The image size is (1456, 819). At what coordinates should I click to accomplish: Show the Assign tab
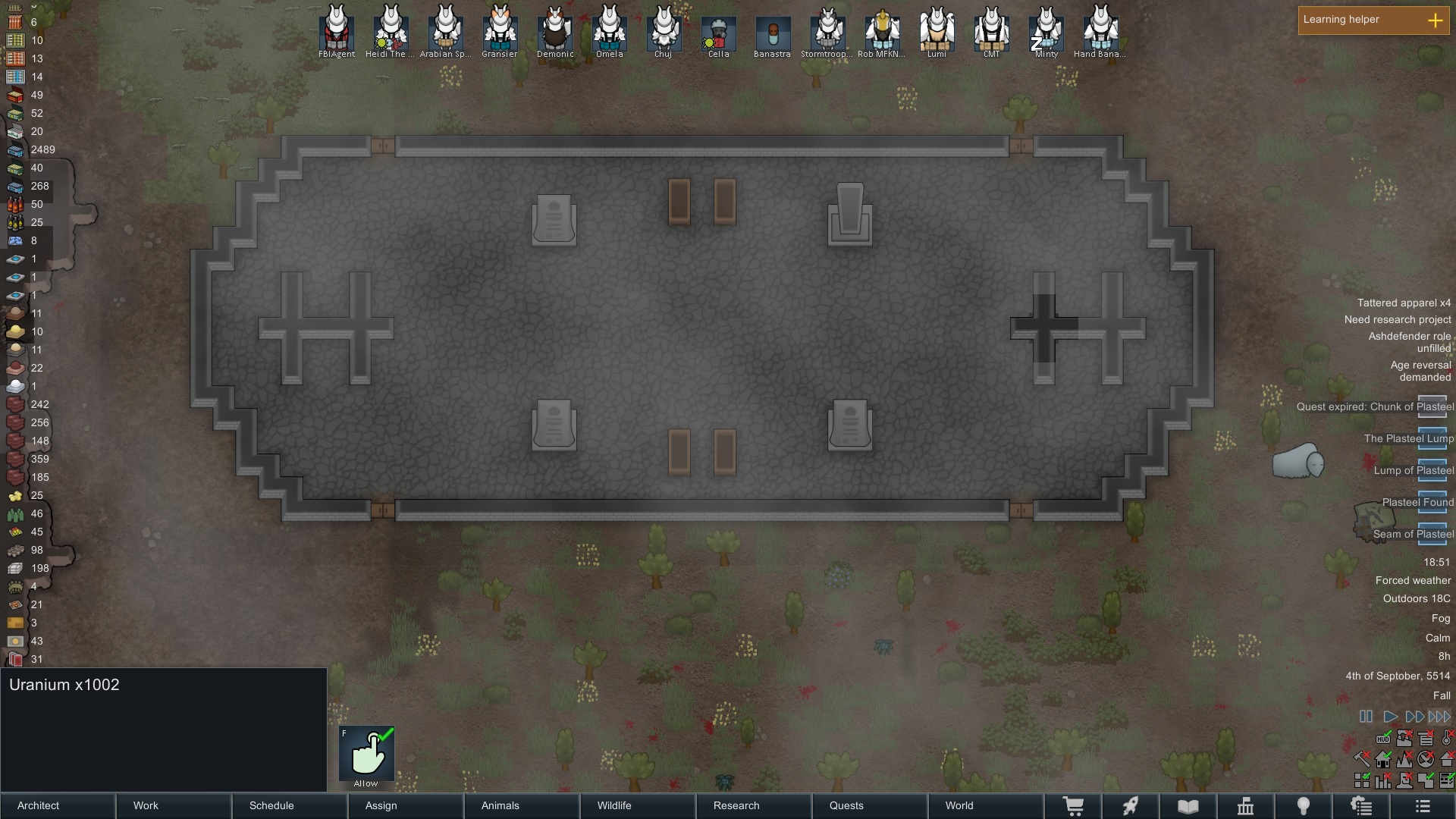[x=406, y=805]
